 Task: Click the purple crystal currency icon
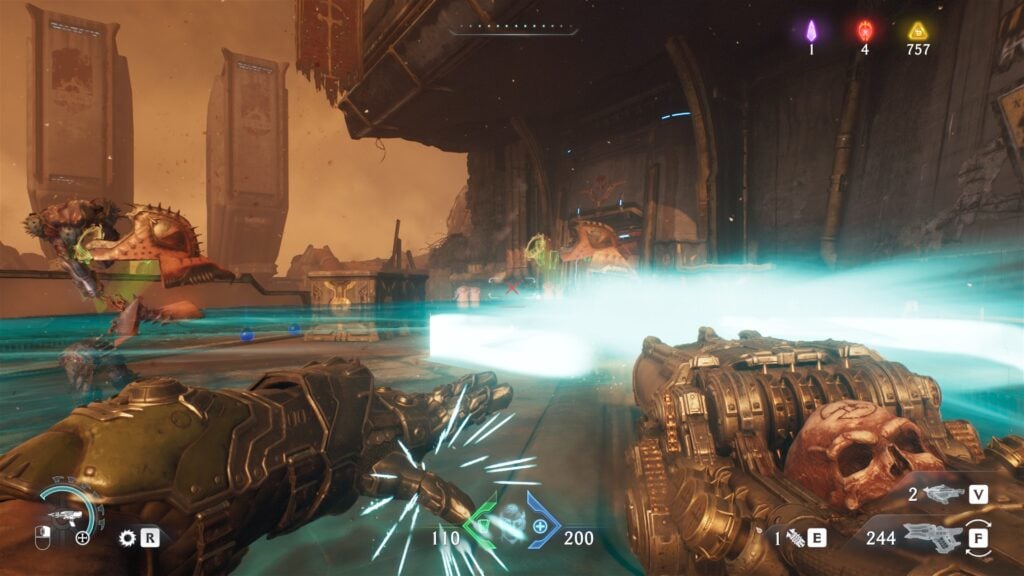tap(811, 30)
